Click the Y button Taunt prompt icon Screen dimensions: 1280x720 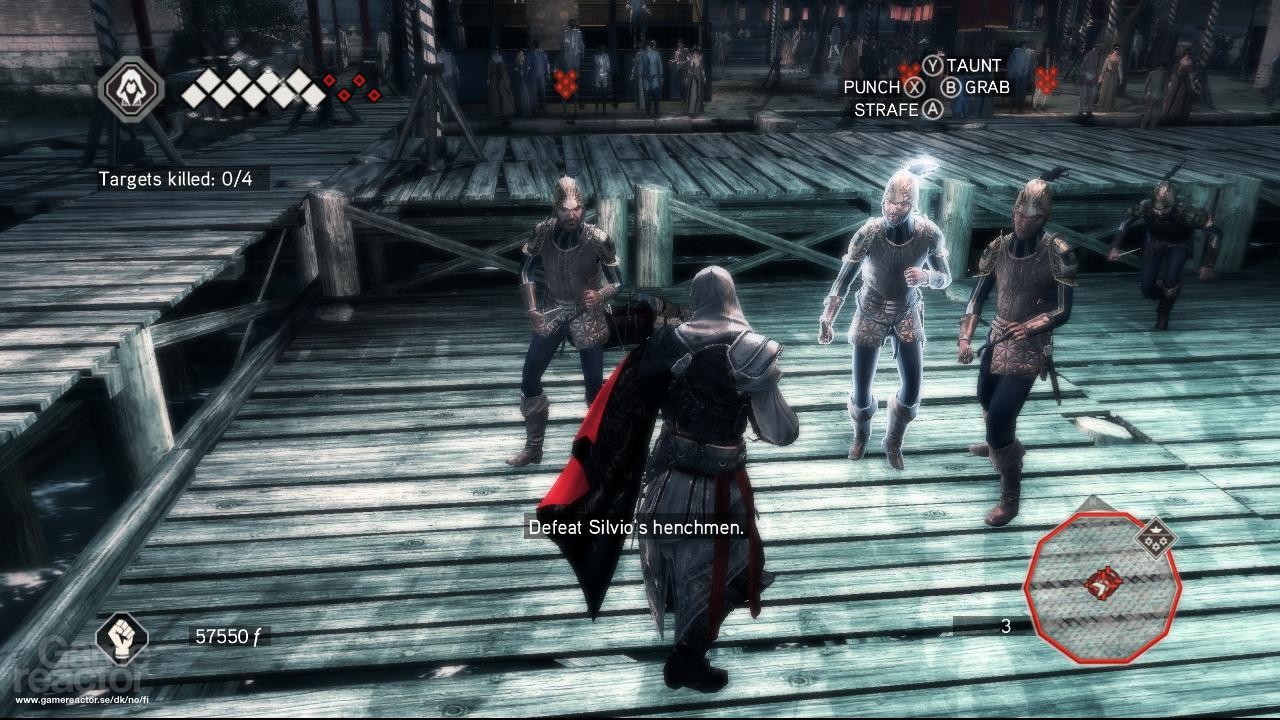[x=933, y=63]
